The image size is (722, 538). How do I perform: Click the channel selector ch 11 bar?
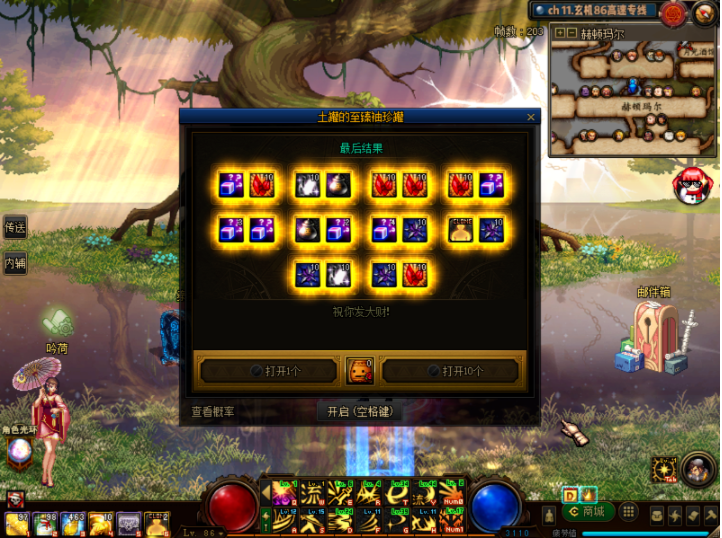[x=593, y=11]
